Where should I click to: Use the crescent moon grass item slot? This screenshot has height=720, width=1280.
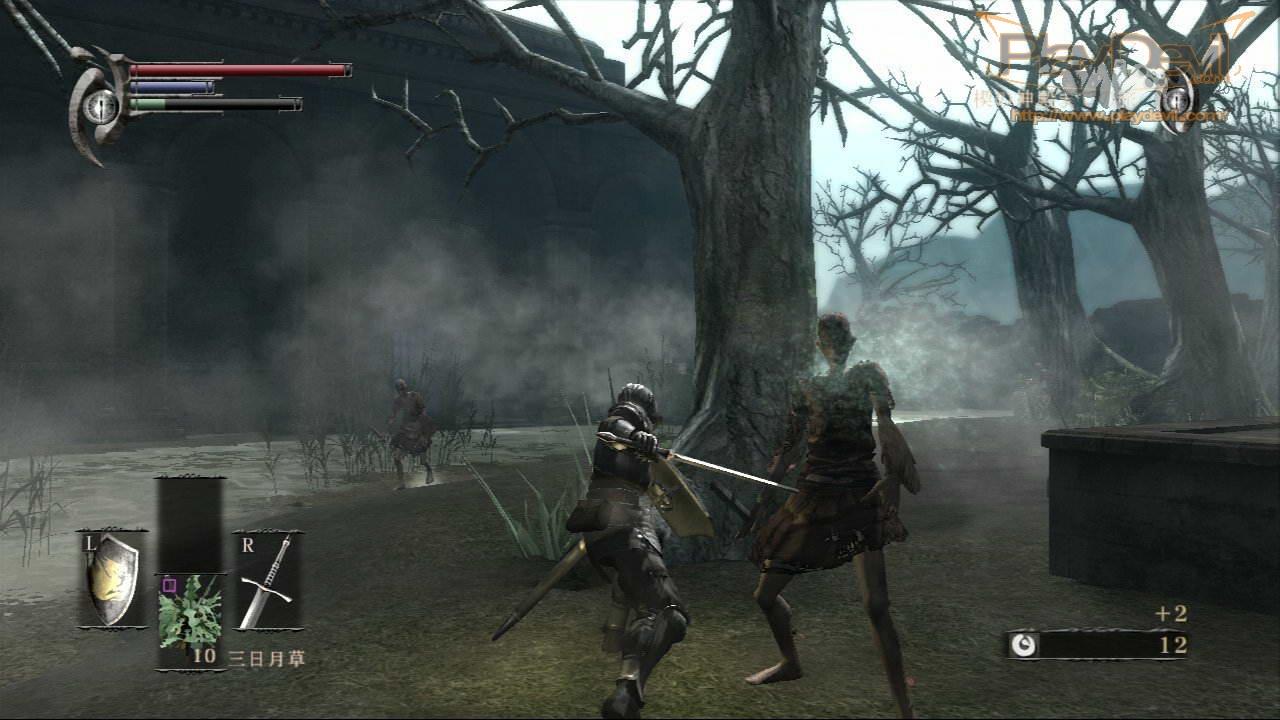190,610
